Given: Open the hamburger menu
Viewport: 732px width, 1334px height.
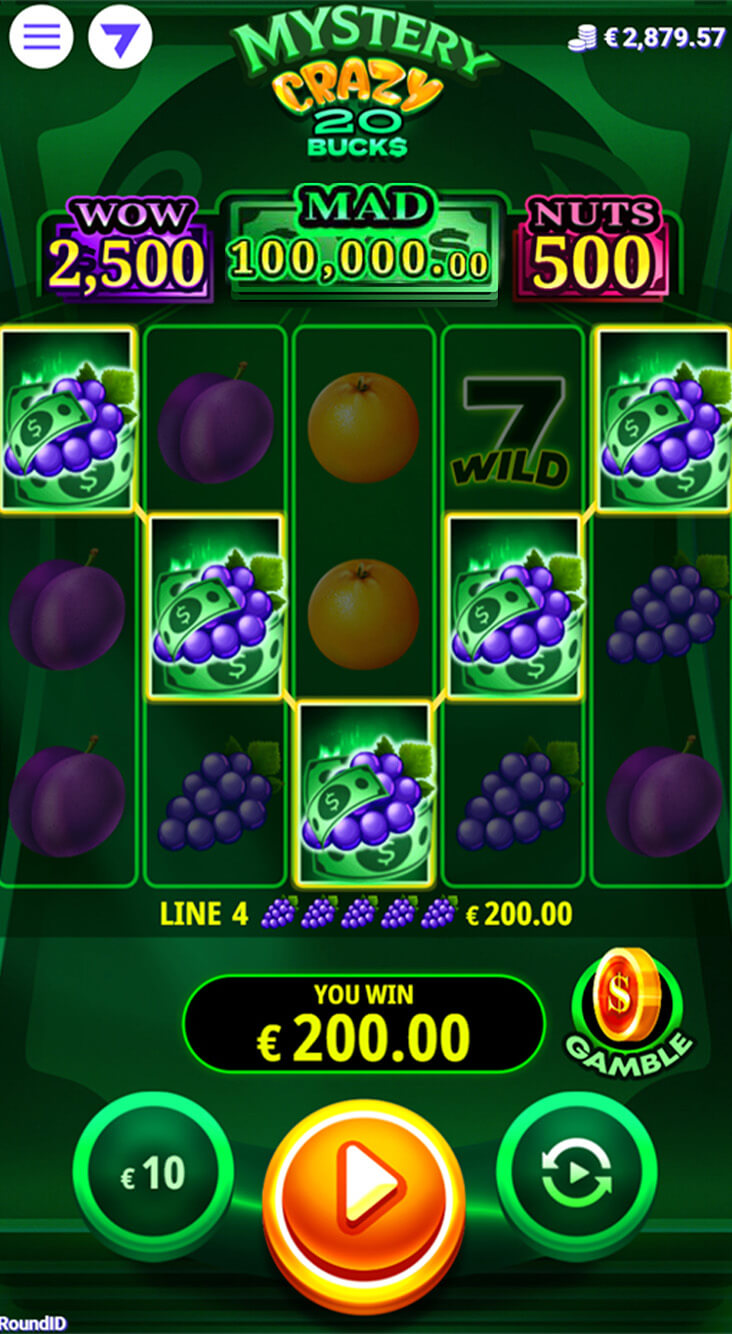Looking at the screenshot, I should pos(41,37).
